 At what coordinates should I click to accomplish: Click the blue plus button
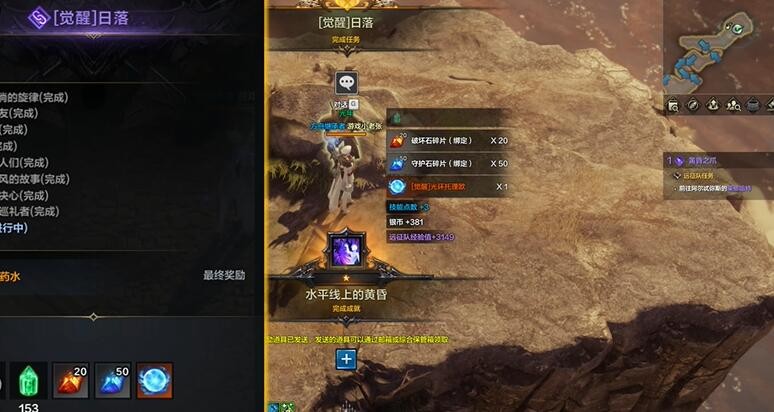[x=346, y=359]
